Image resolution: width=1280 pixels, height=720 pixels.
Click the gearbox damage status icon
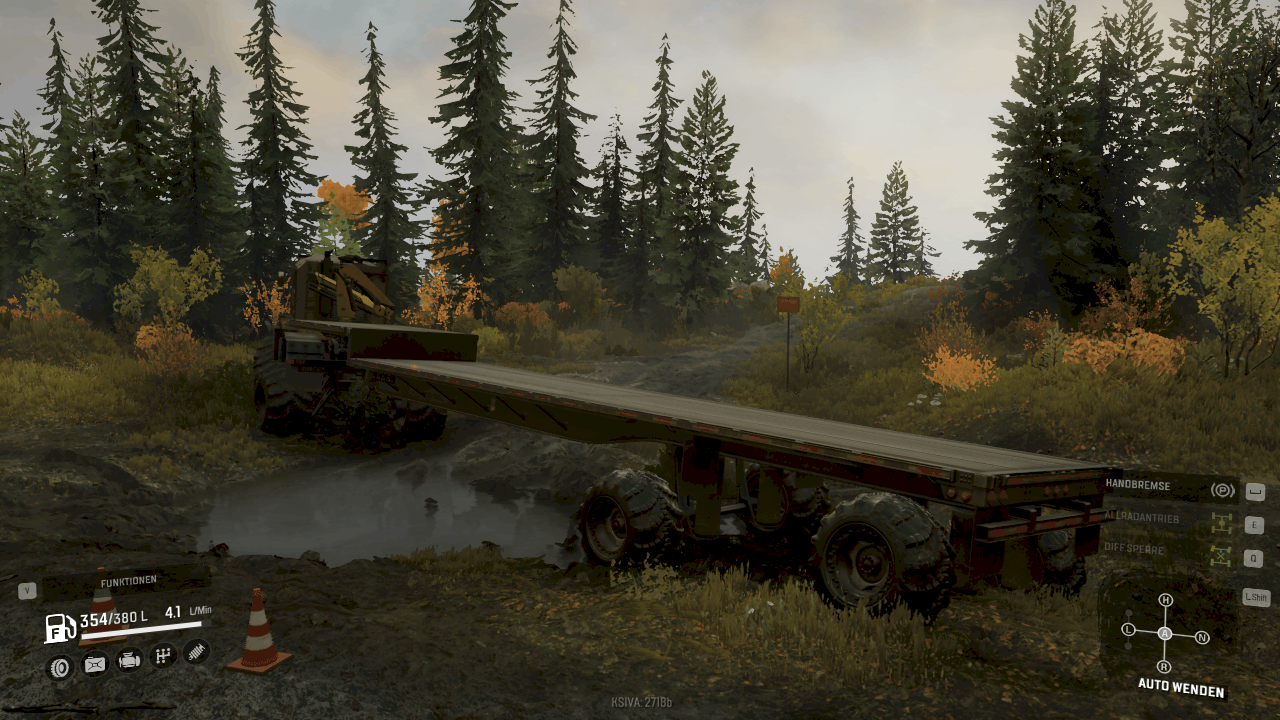click(x=163, y=656)
